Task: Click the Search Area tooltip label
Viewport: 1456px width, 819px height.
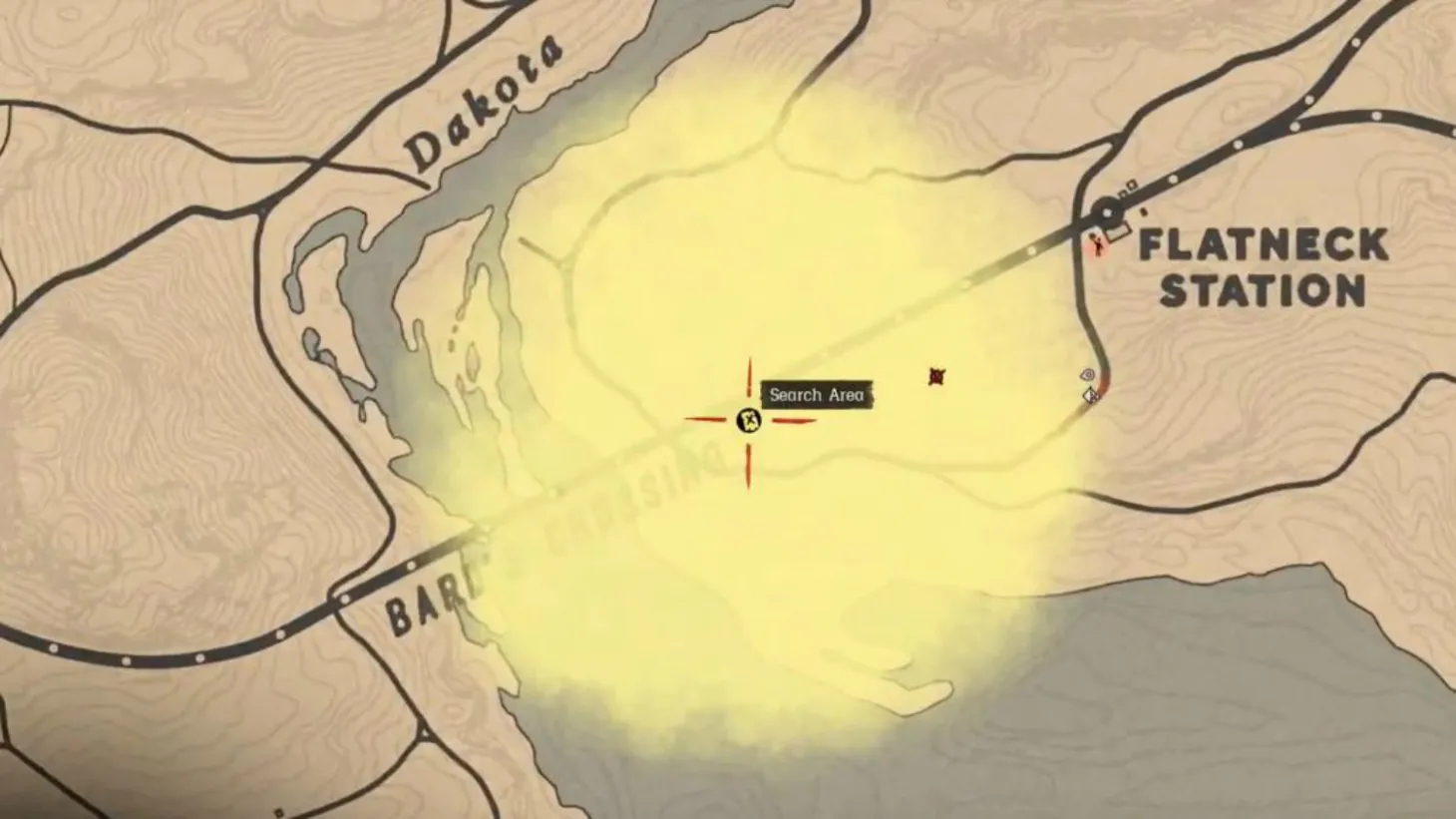Action: (818, 395)
